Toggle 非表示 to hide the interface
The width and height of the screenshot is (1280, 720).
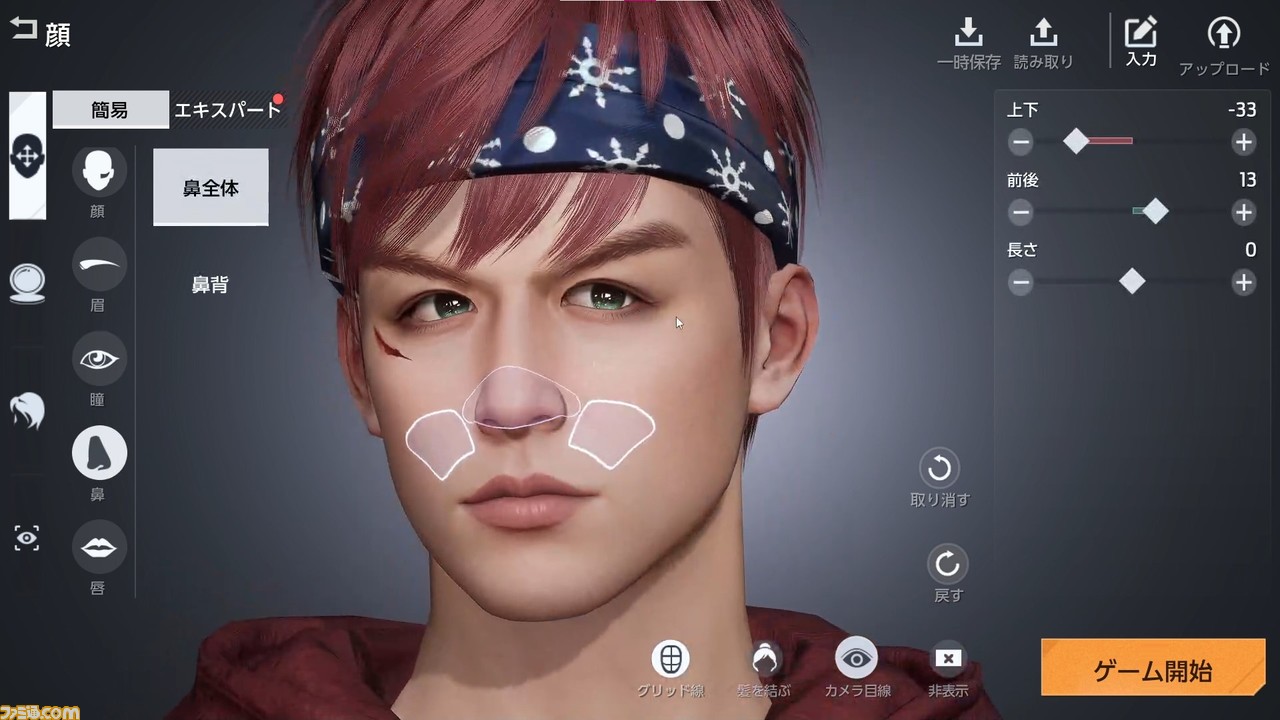click(947, 659)
